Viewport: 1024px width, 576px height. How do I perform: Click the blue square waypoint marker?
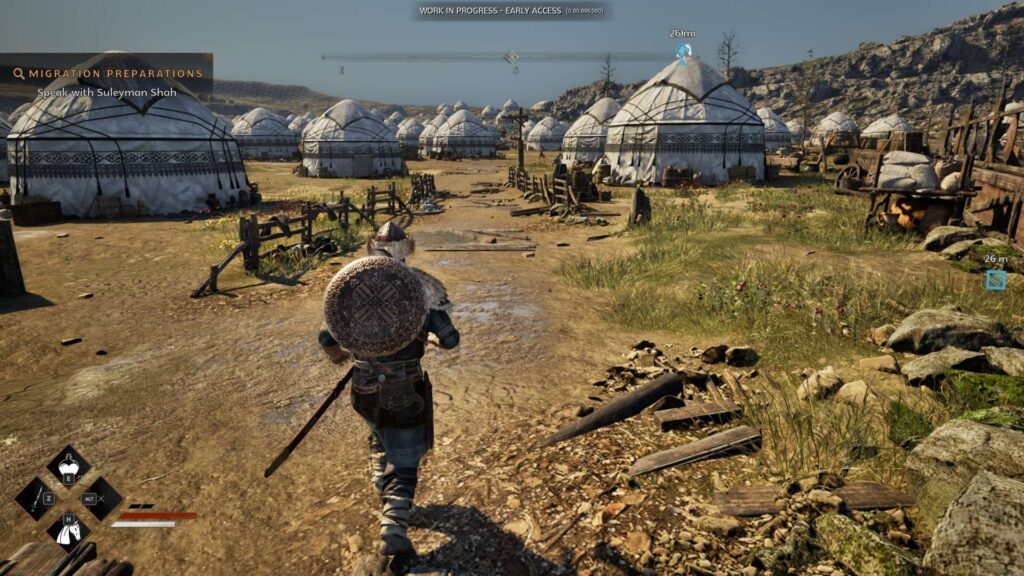tap(995, 280)
